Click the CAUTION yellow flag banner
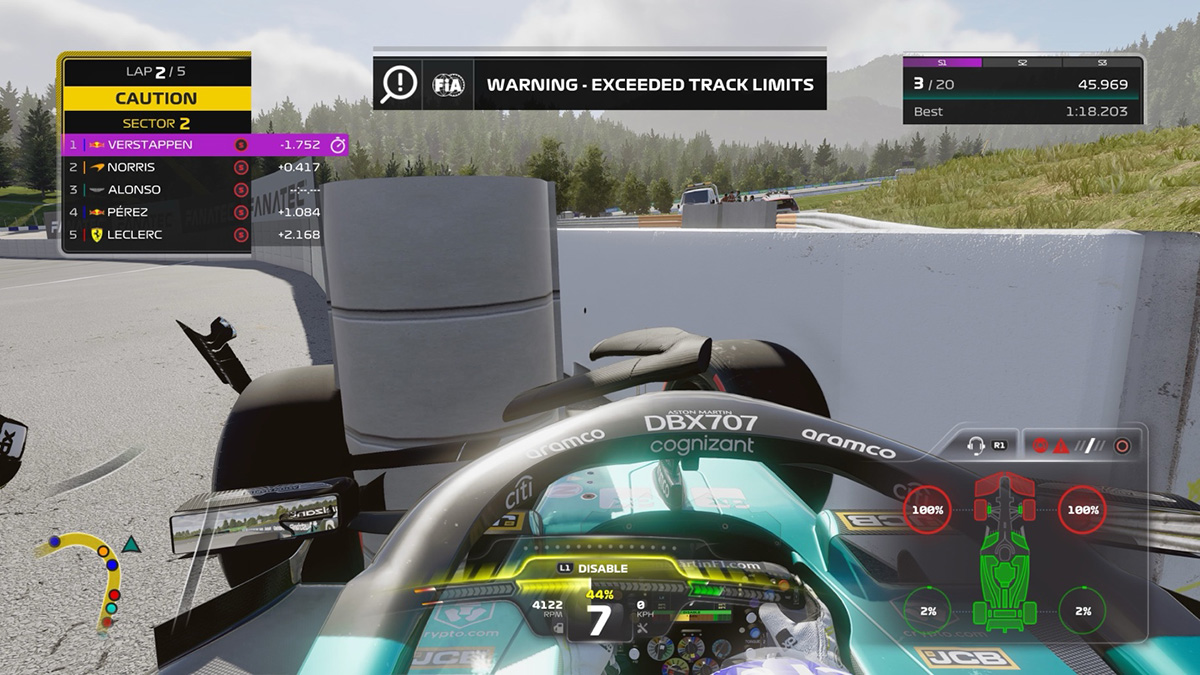The image size is (1200, 675). (156, 98)
